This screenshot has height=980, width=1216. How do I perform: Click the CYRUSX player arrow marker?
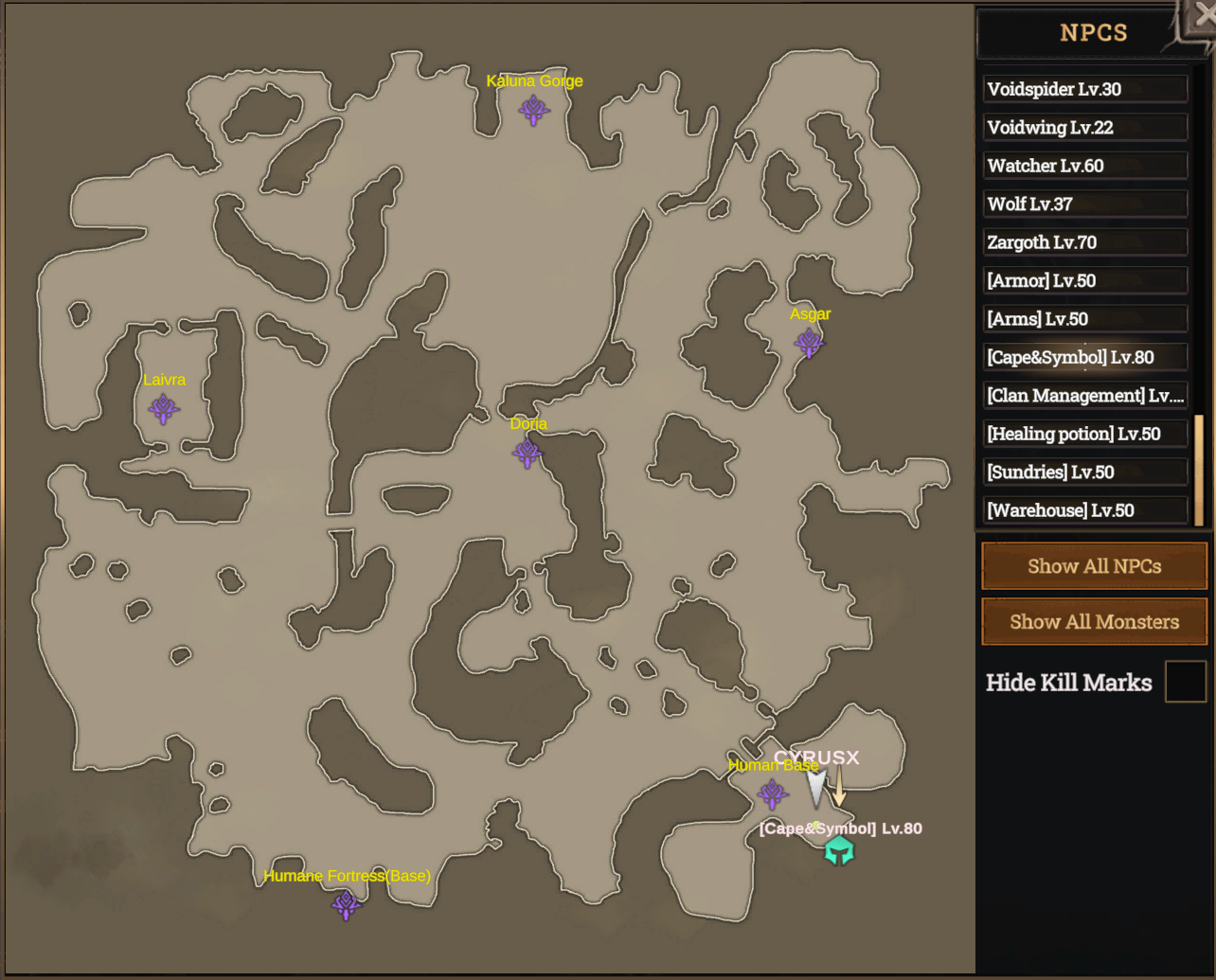tap(815, 787)
